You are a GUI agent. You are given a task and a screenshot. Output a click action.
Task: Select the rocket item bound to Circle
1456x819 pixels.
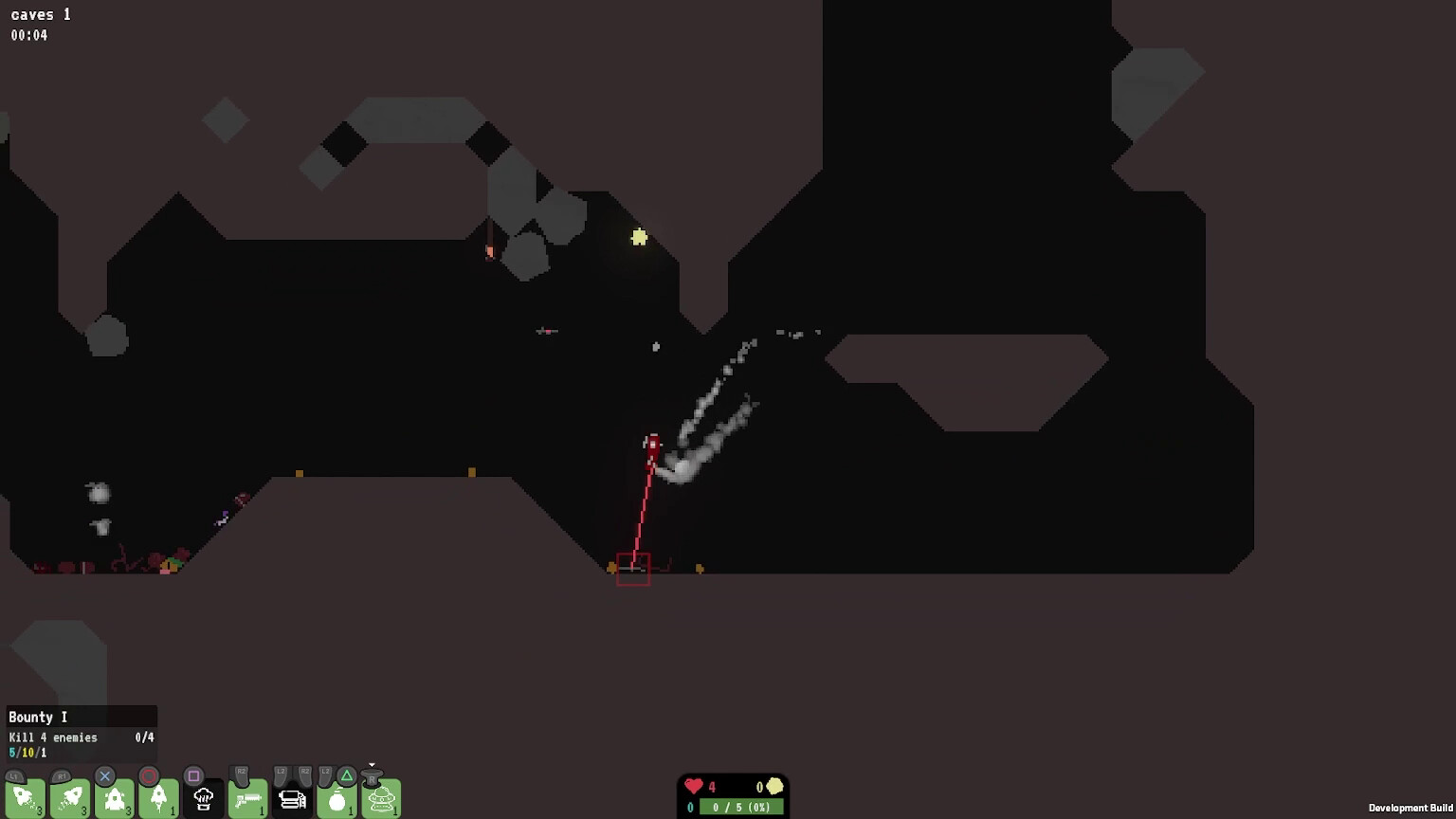pyautogui.click(x=157, y=799)
